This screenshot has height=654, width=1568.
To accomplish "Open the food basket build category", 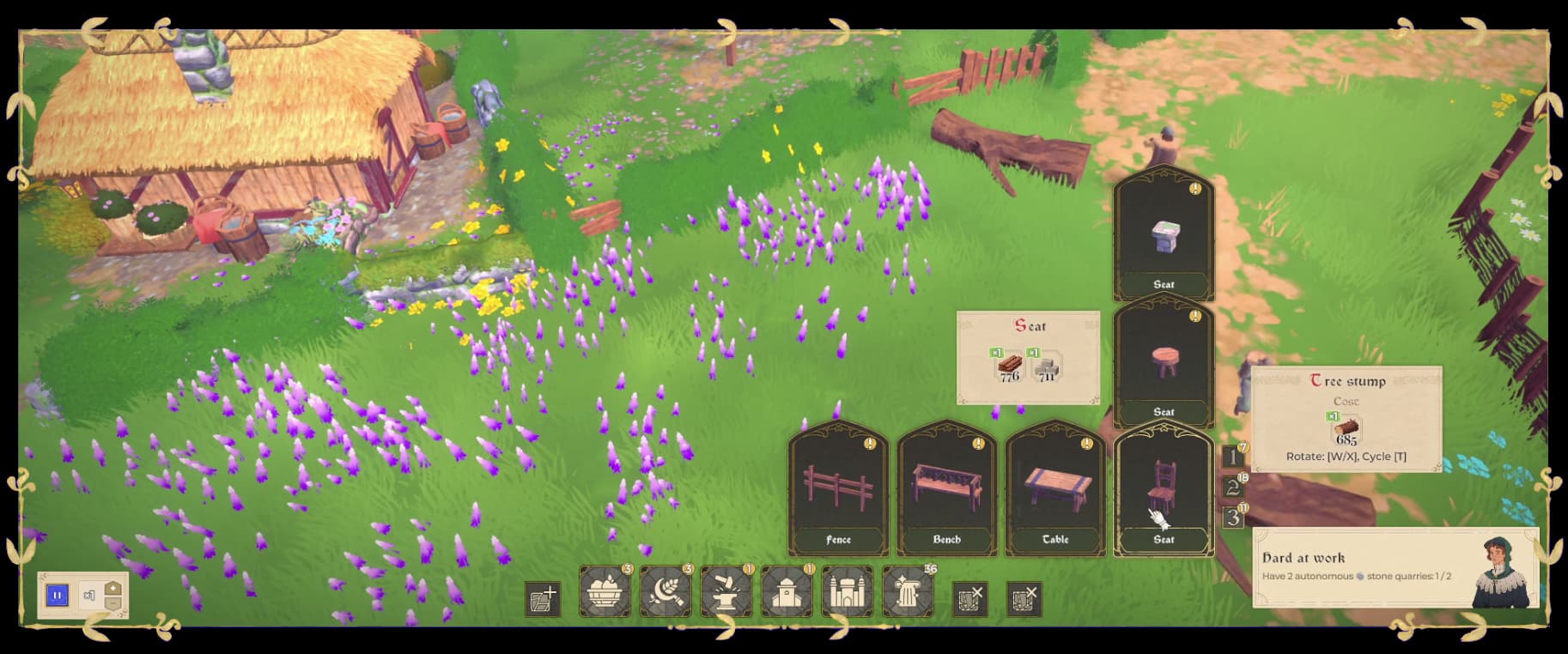I will pyautogui.click(x=605, y=591).
